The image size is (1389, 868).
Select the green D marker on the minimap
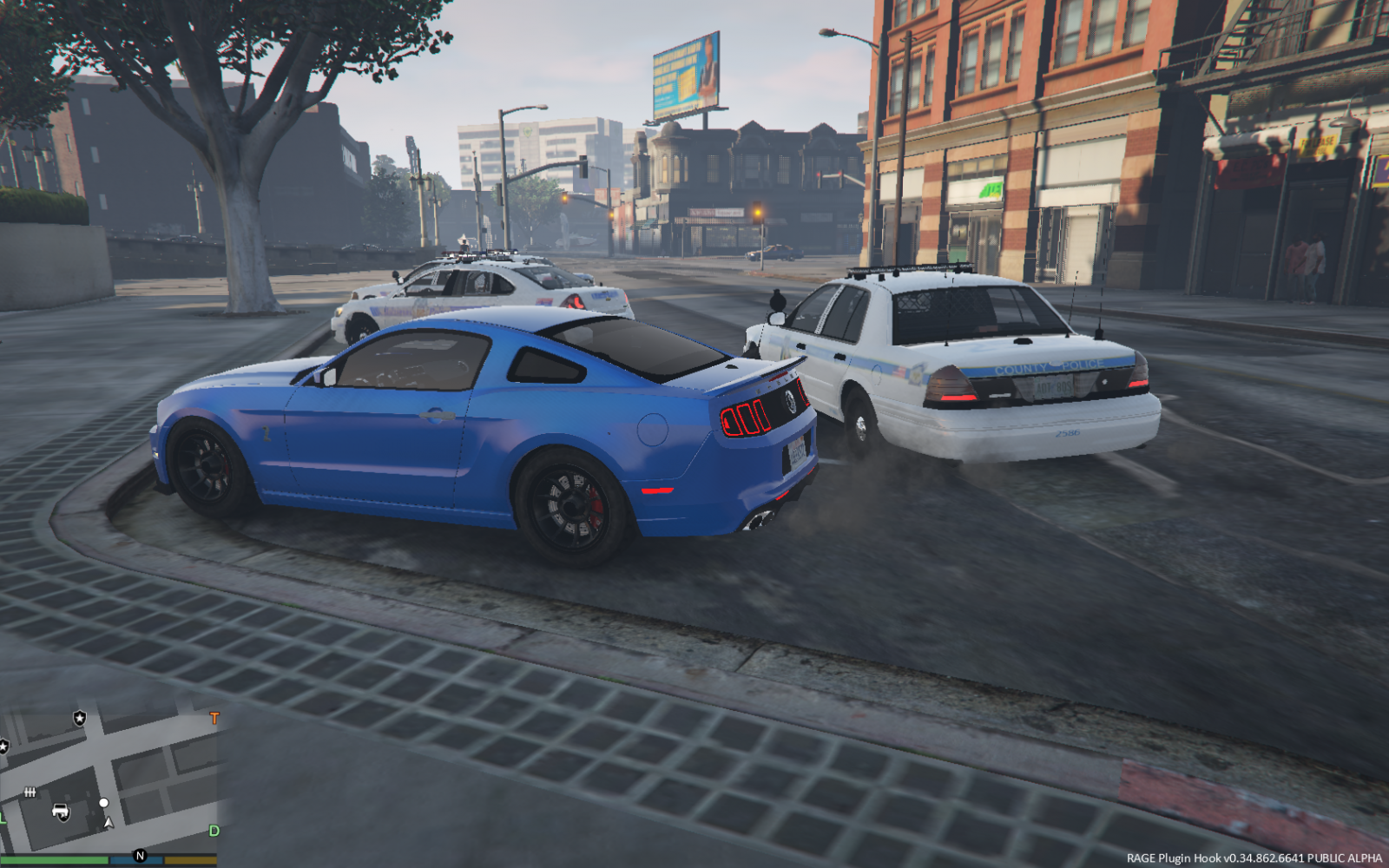214,831
